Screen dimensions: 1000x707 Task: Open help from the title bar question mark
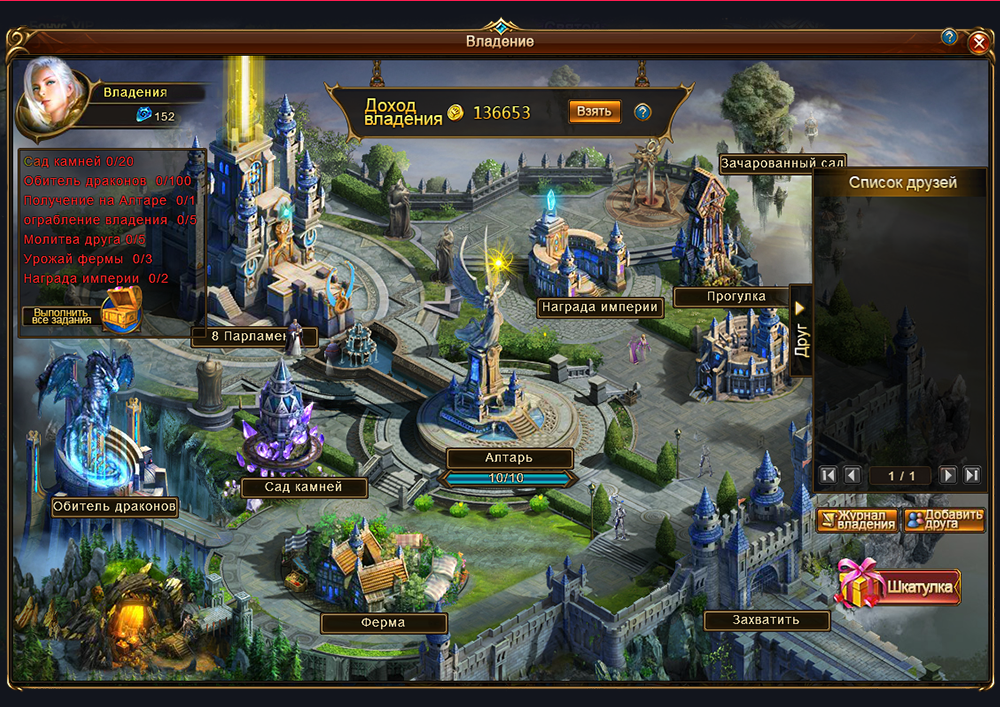949,37
